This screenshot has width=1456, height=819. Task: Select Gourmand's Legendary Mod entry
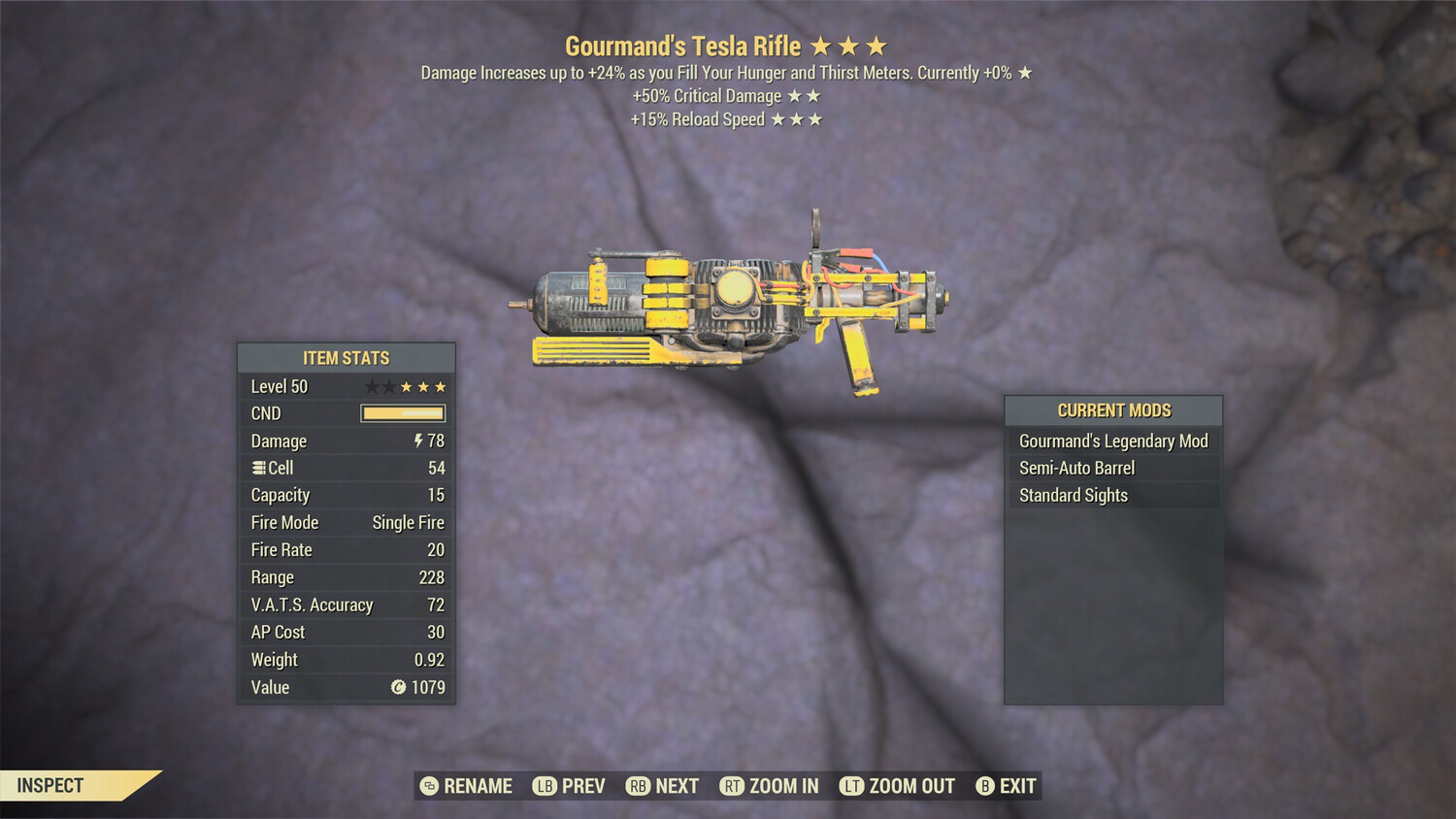(x=1112, y=441)
